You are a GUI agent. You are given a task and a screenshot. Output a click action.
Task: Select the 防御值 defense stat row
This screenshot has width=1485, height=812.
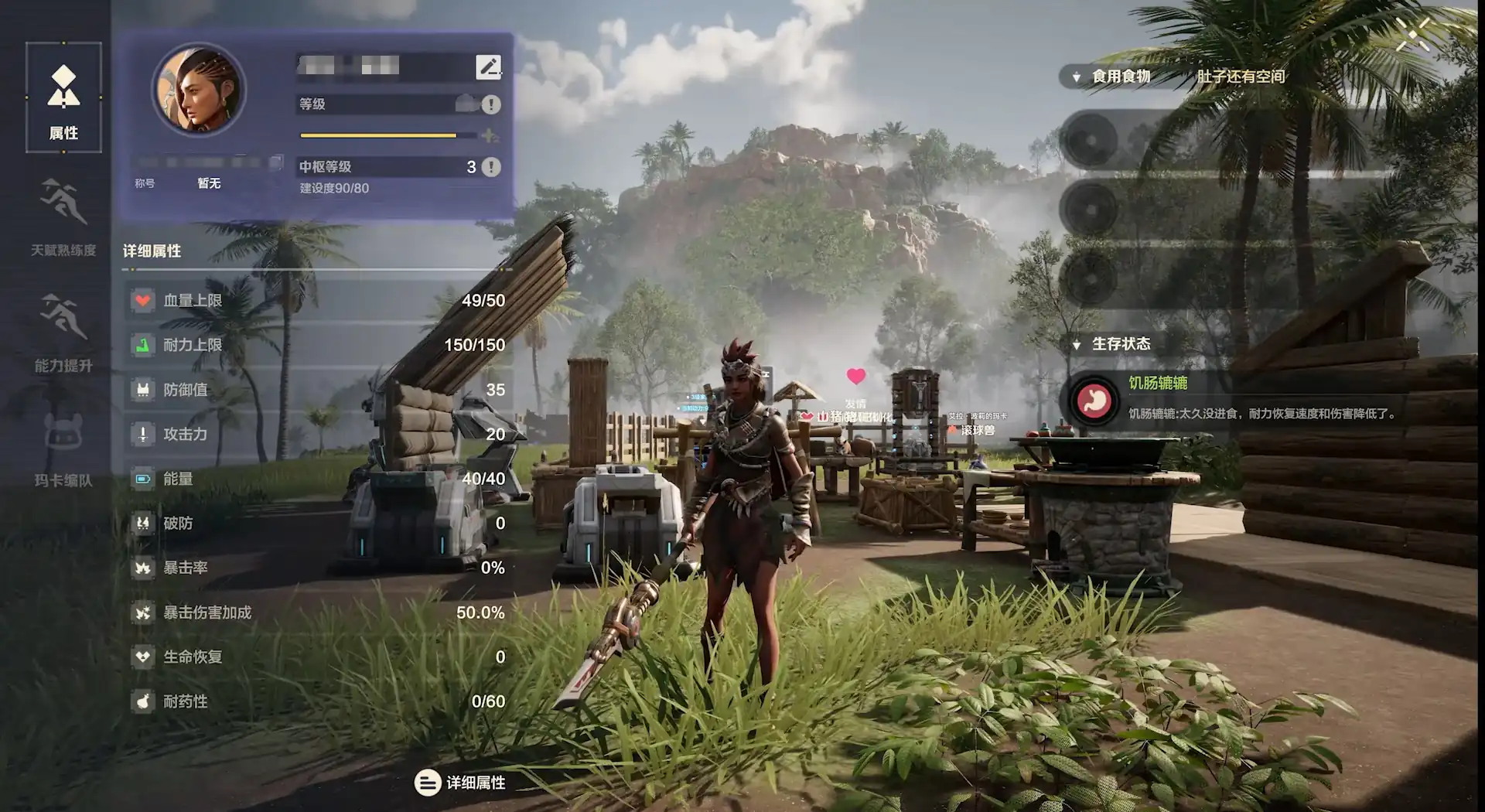tap(317, 390)
